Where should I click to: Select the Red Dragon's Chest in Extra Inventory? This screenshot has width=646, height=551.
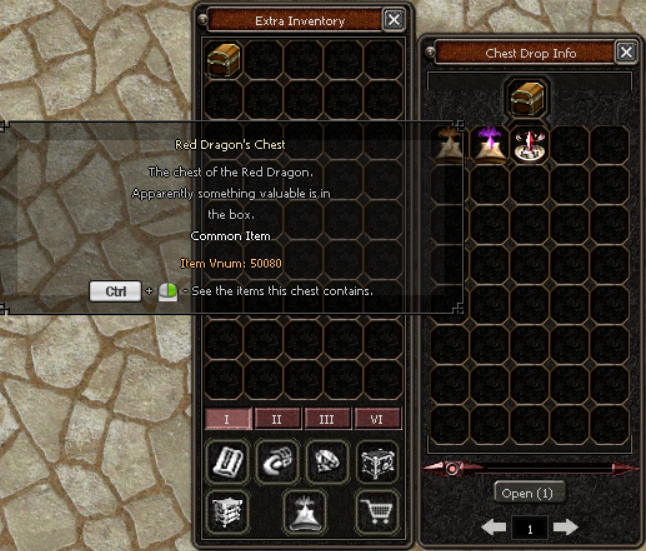click(x=225, y=59)
